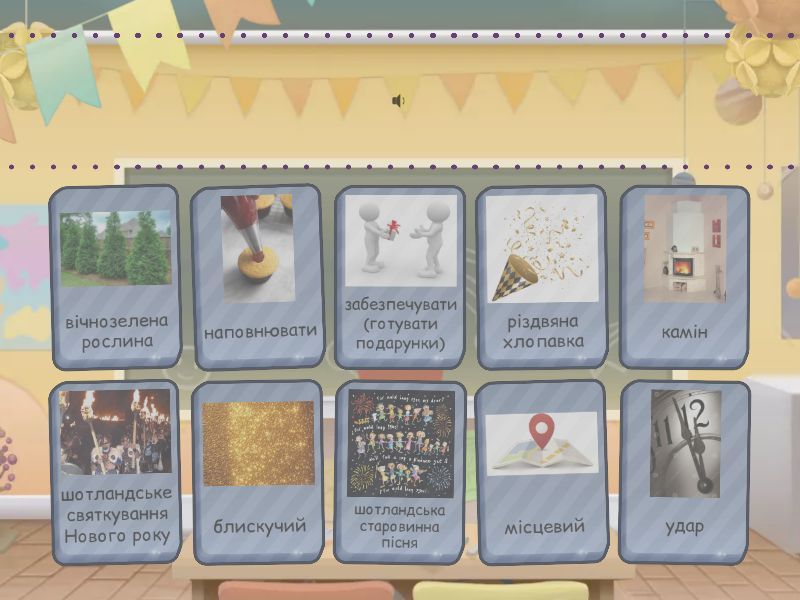This screenshot has width=800, height=600.
Task: Select the 'різдвяна хлопавка' card
Action: [x=542, y=277]
